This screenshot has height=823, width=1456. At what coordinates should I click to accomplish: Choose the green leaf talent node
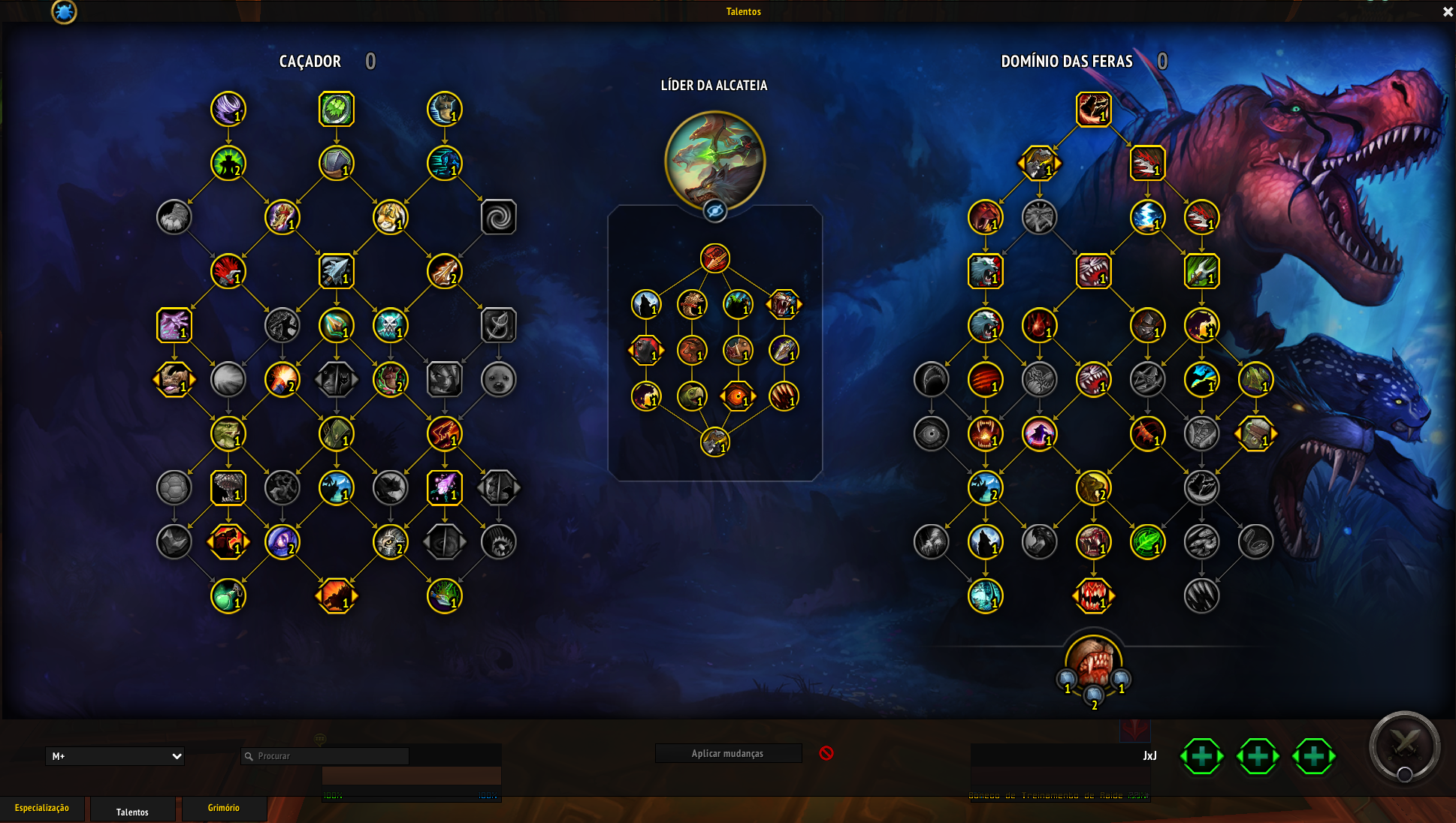click(1148, 542)
